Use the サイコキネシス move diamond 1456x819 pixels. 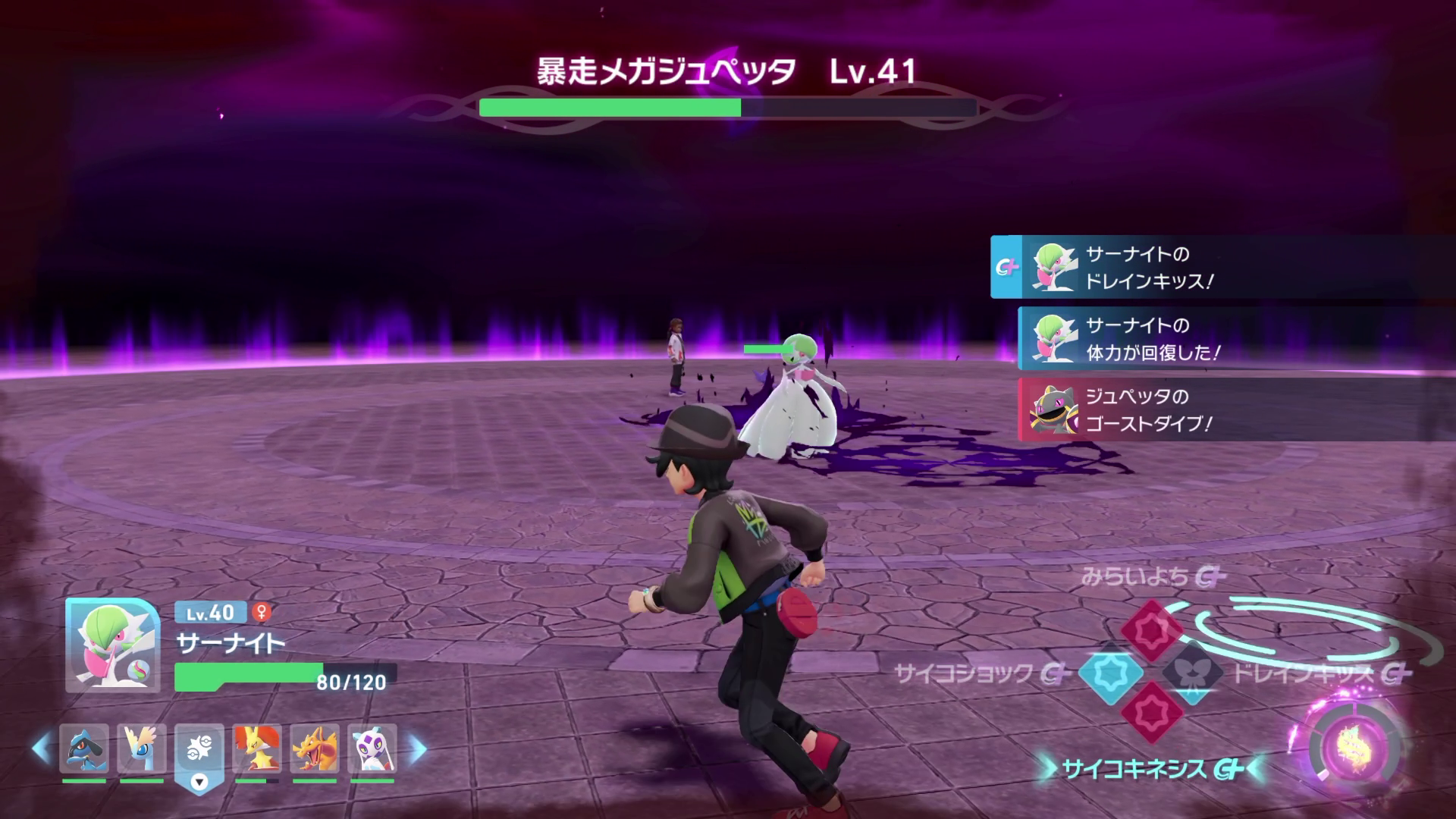pyautogui.click(x=1152, y=713)
